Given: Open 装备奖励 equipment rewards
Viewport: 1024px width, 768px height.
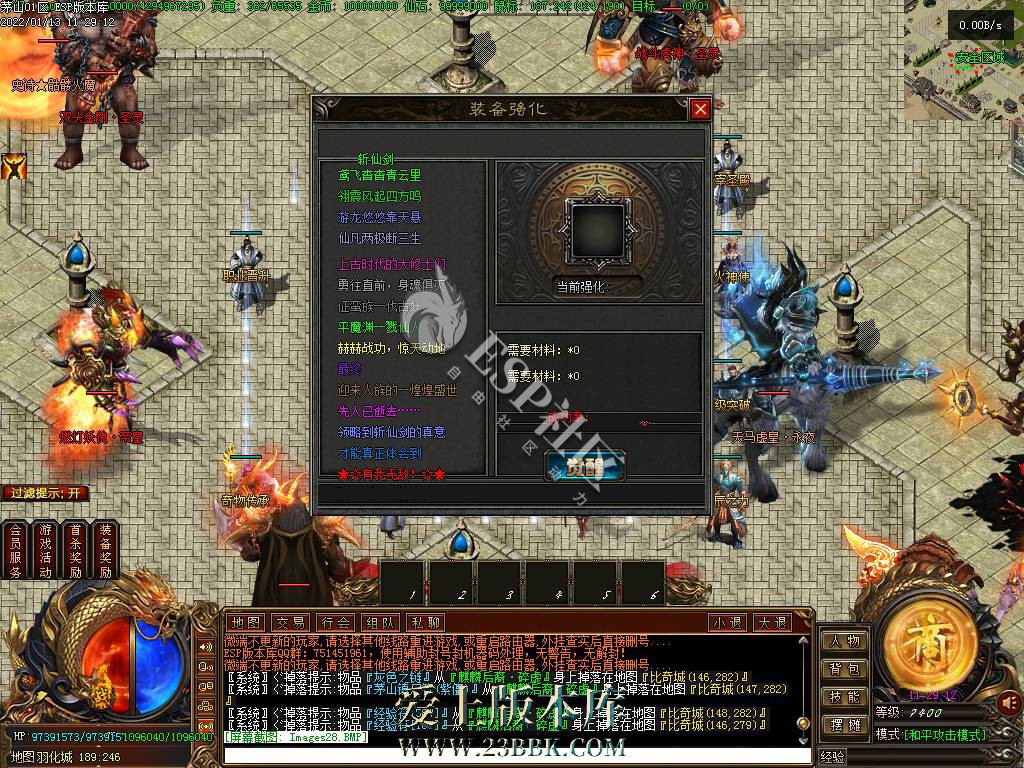Looking at the screenshot, I should click(x=105, y=550).
